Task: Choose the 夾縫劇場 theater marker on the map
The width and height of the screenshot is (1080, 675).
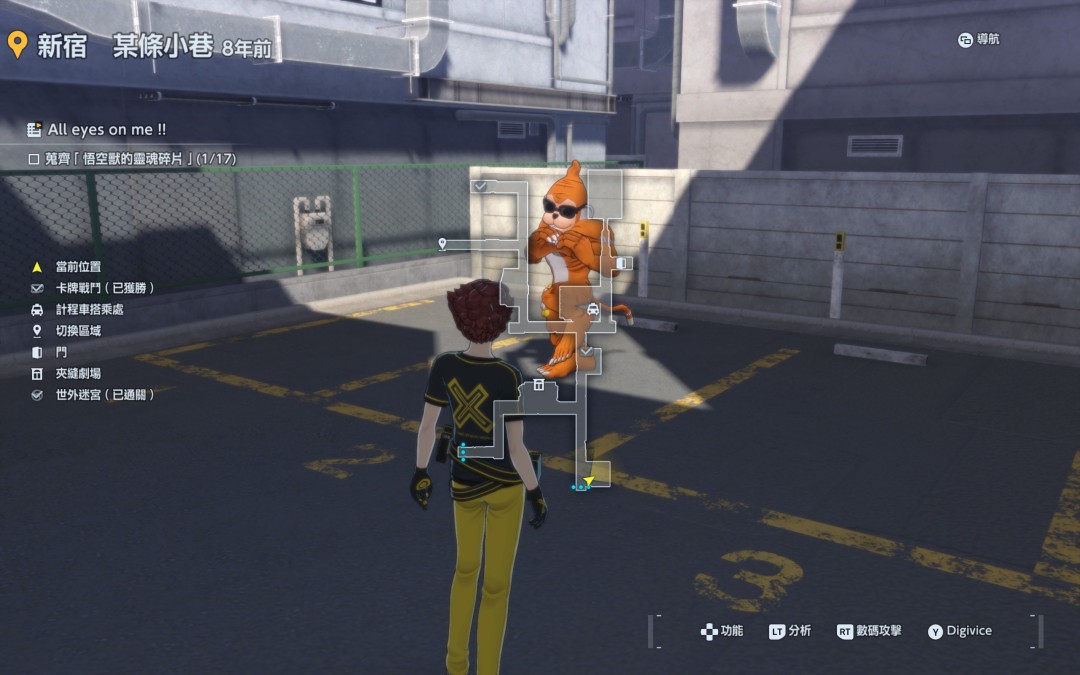Action: 539,384
